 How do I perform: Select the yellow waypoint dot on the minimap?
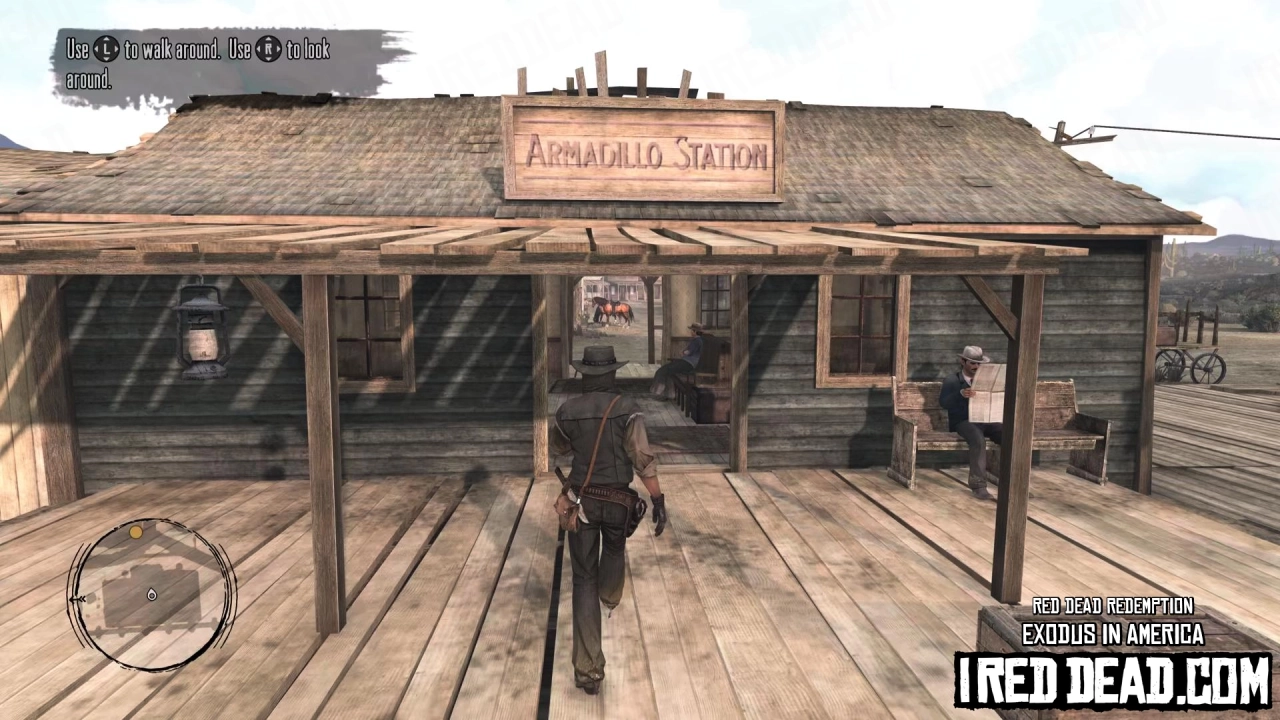[x=136, y=533]
